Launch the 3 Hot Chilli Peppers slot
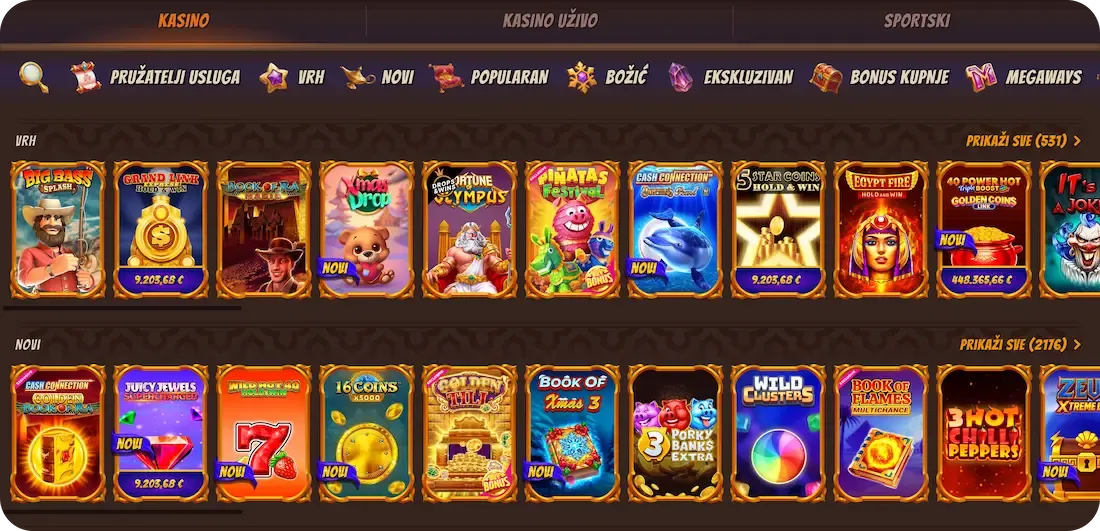 point(984,432)
